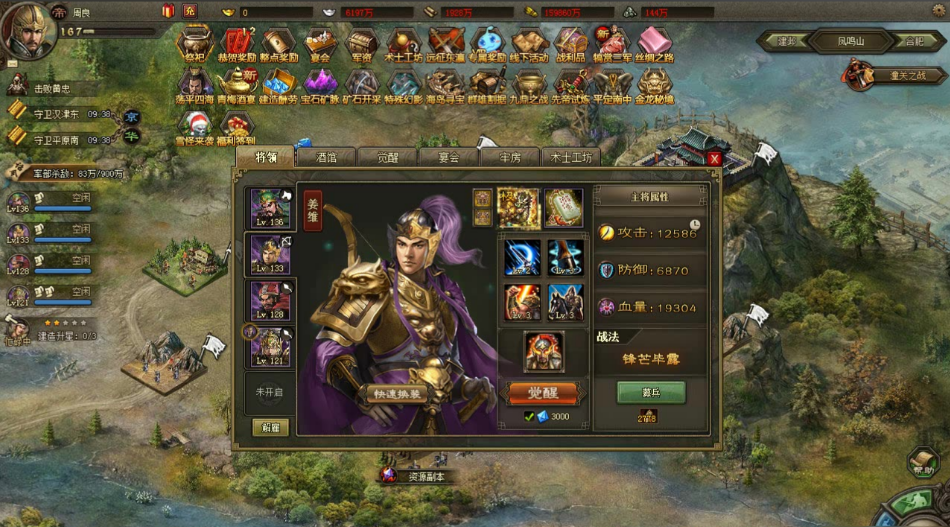The height and width of the screenshot is (527, 950).
Task: Switch to the 酒馆 tavern tab
Action: (326, 157)
